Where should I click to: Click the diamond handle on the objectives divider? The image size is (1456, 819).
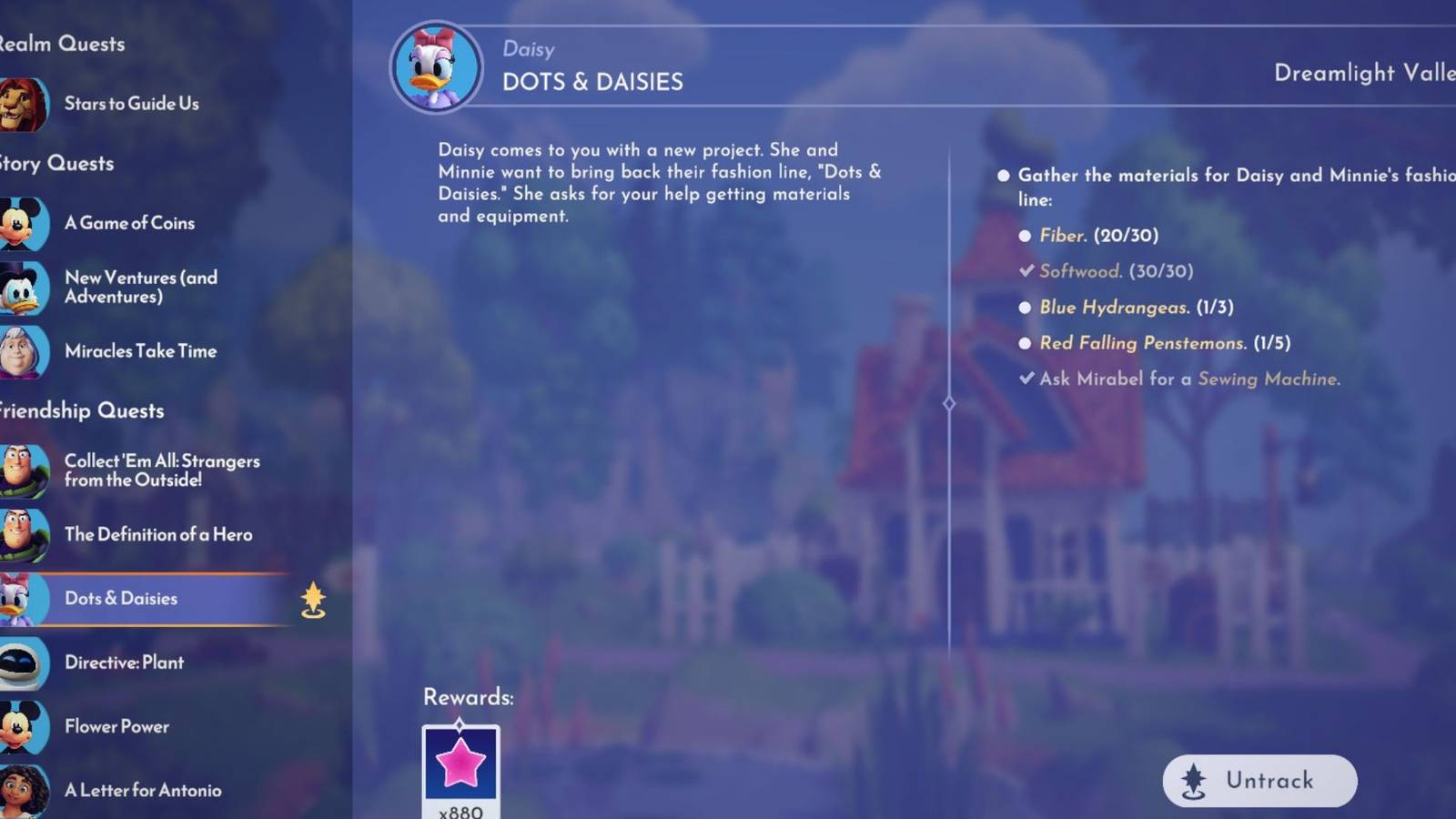pos(950,401)
